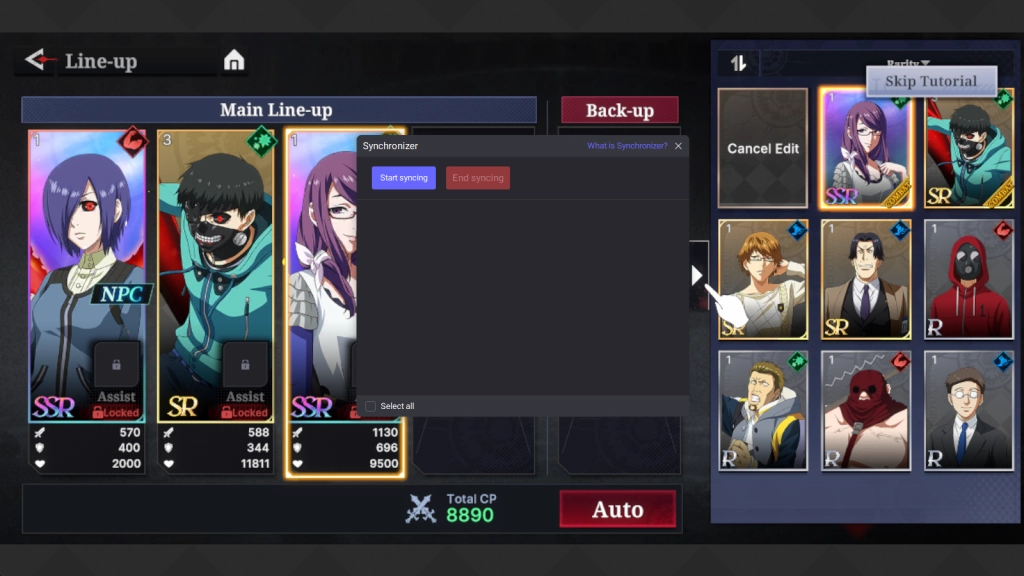
Task: Close the Synchronizer panel
Action: pos(679,146)
